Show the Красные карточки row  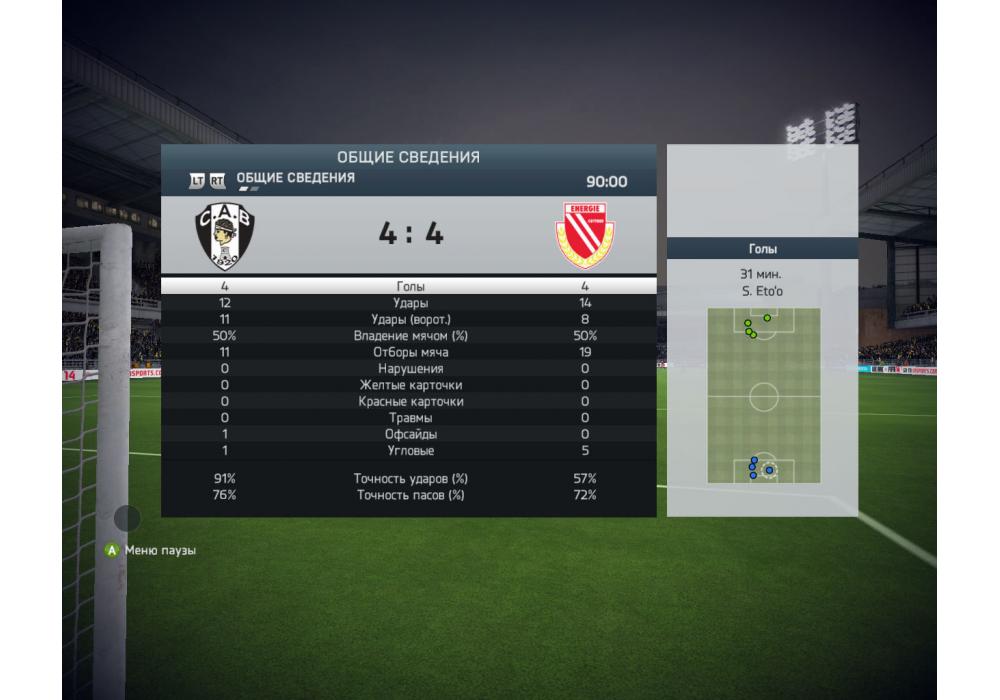pyautogui.click(x=409, y=402)
